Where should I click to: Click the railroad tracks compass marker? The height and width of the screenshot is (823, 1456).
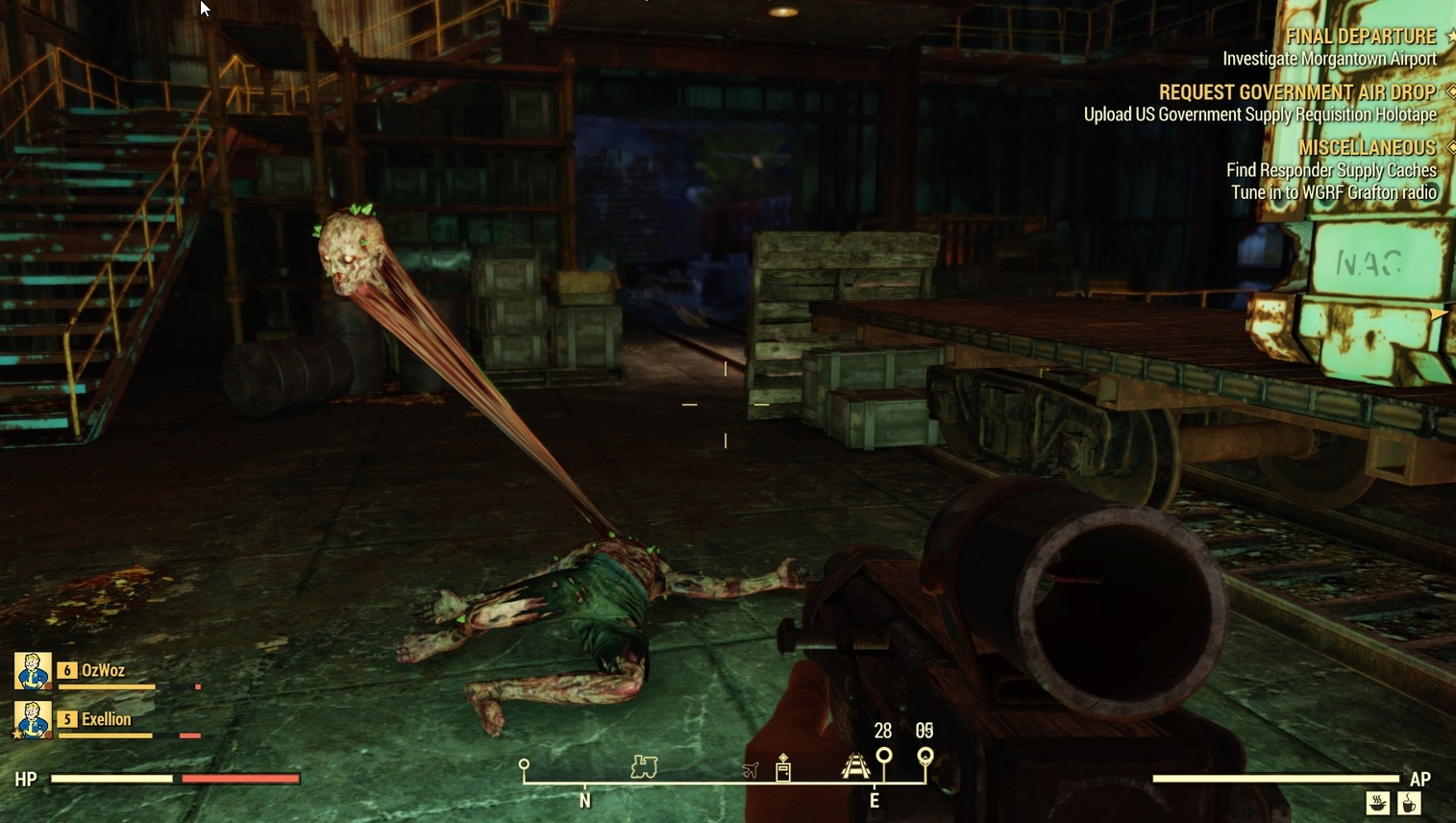tap(855, 766)
